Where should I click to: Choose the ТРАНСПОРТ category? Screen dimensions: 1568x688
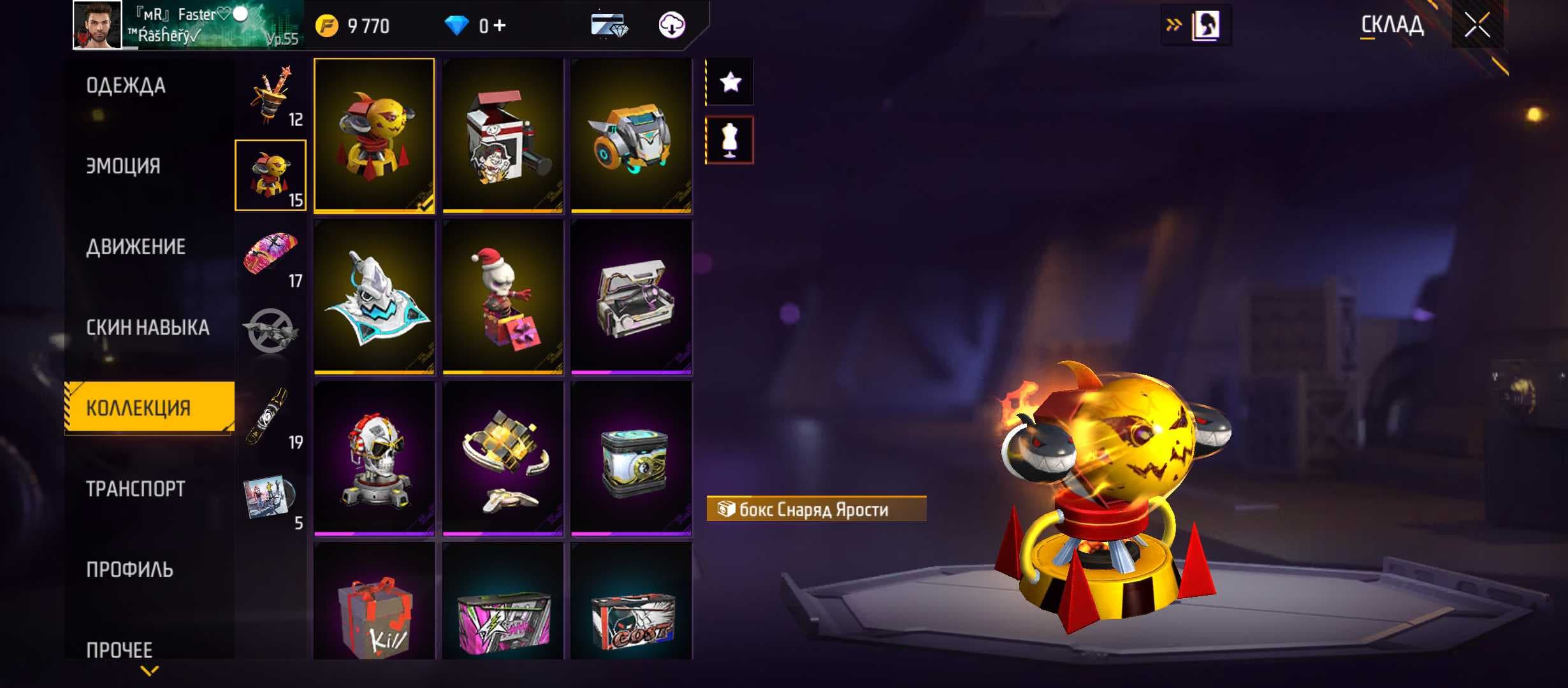(135, 489)
